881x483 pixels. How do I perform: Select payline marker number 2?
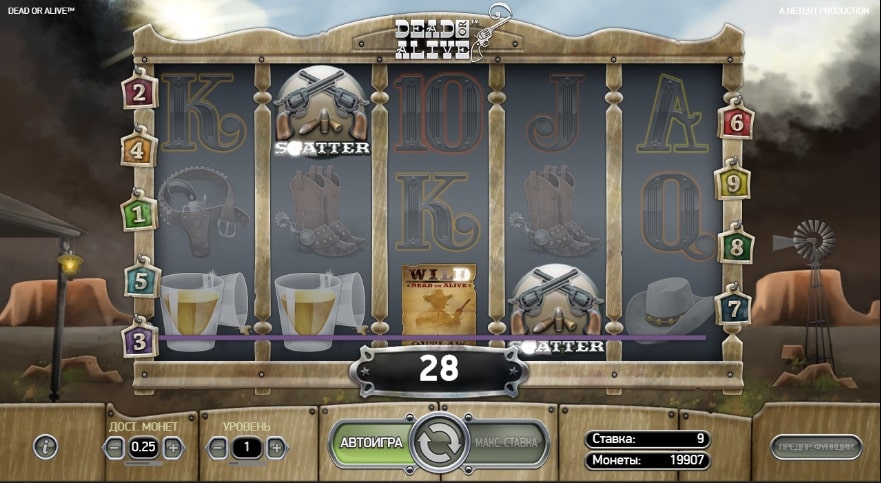click(x=137, y=93)
